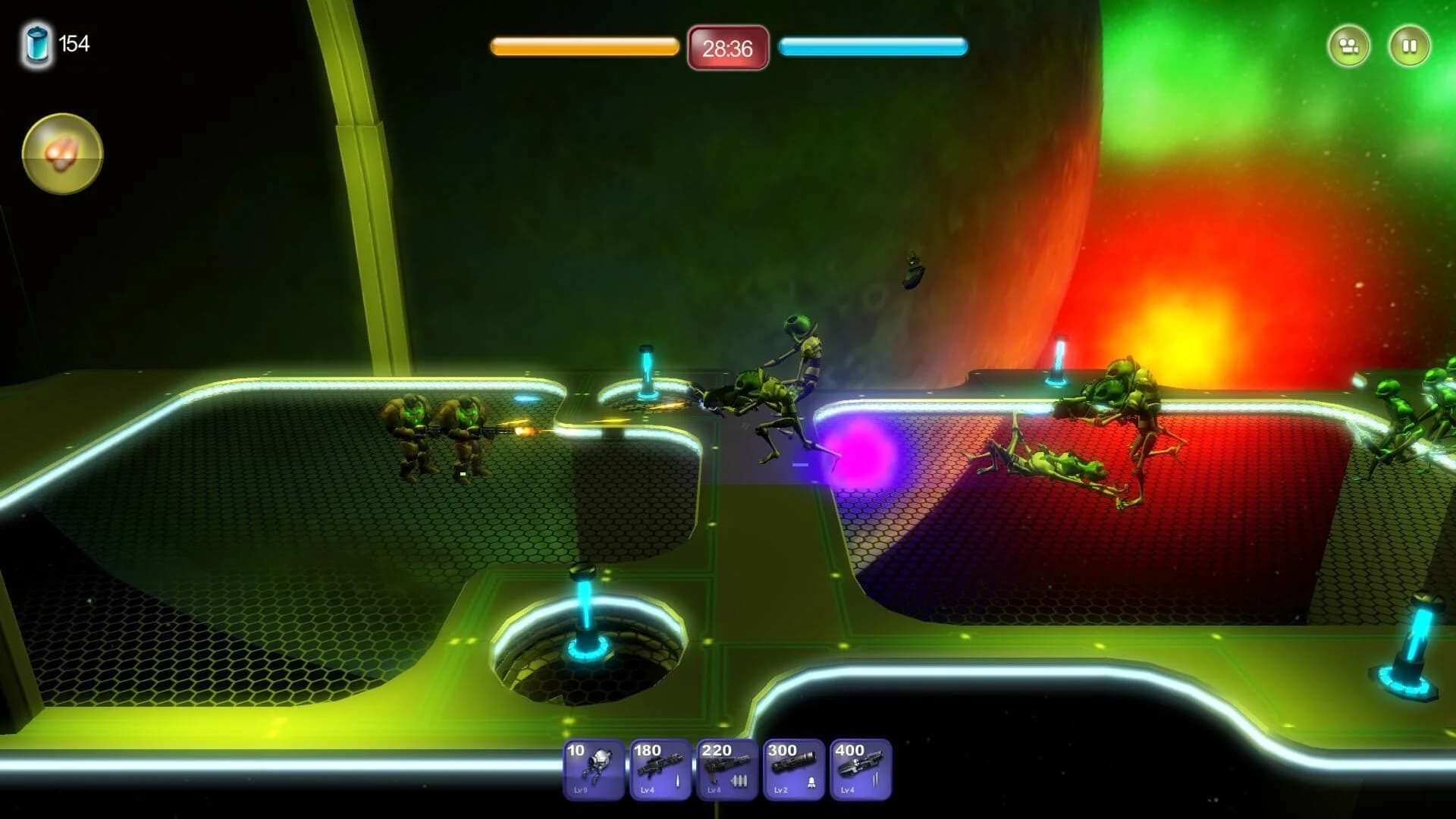Image resolution: width=1456 pixels, height=819 pixels.
Task: Click the 28:36 match timer display
Action: click(x=726, y=50)
